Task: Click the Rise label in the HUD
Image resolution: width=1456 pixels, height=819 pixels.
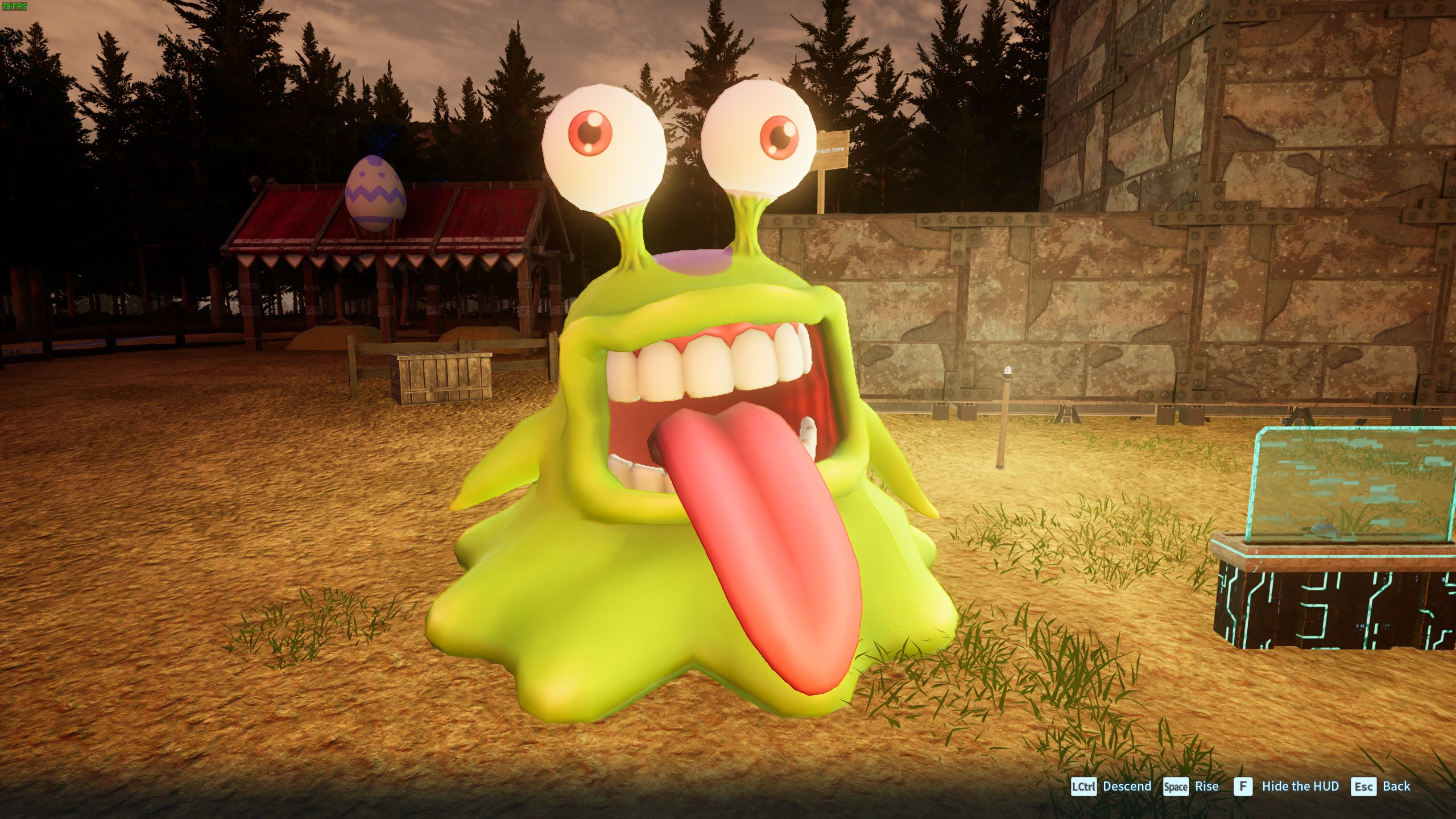Action: coord(1208,787)
